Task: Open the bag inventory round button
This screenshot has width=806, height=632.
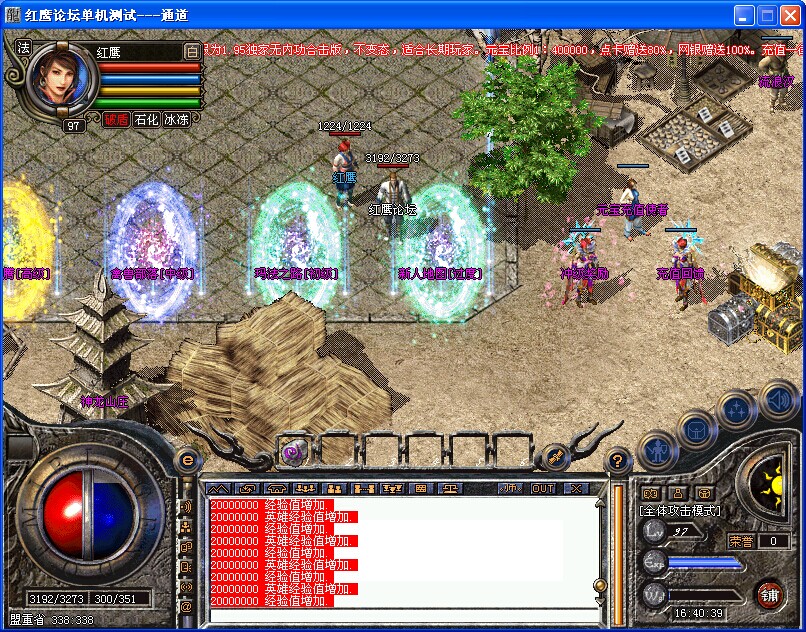Action: [x=695, y=428]
